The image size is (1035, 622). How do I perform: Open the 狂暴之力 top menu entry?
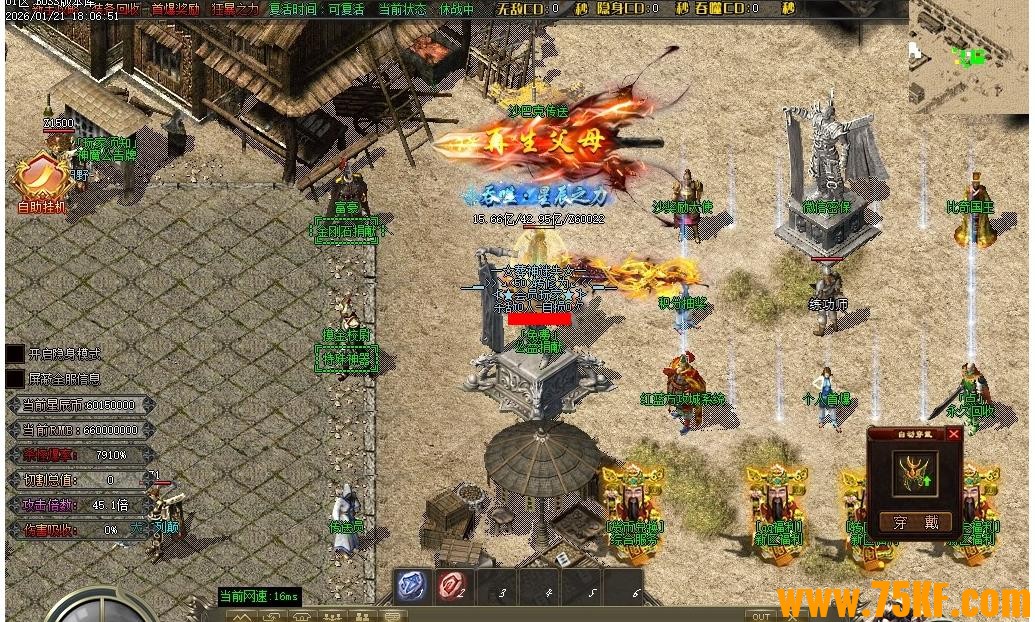(x=235, y=9)
